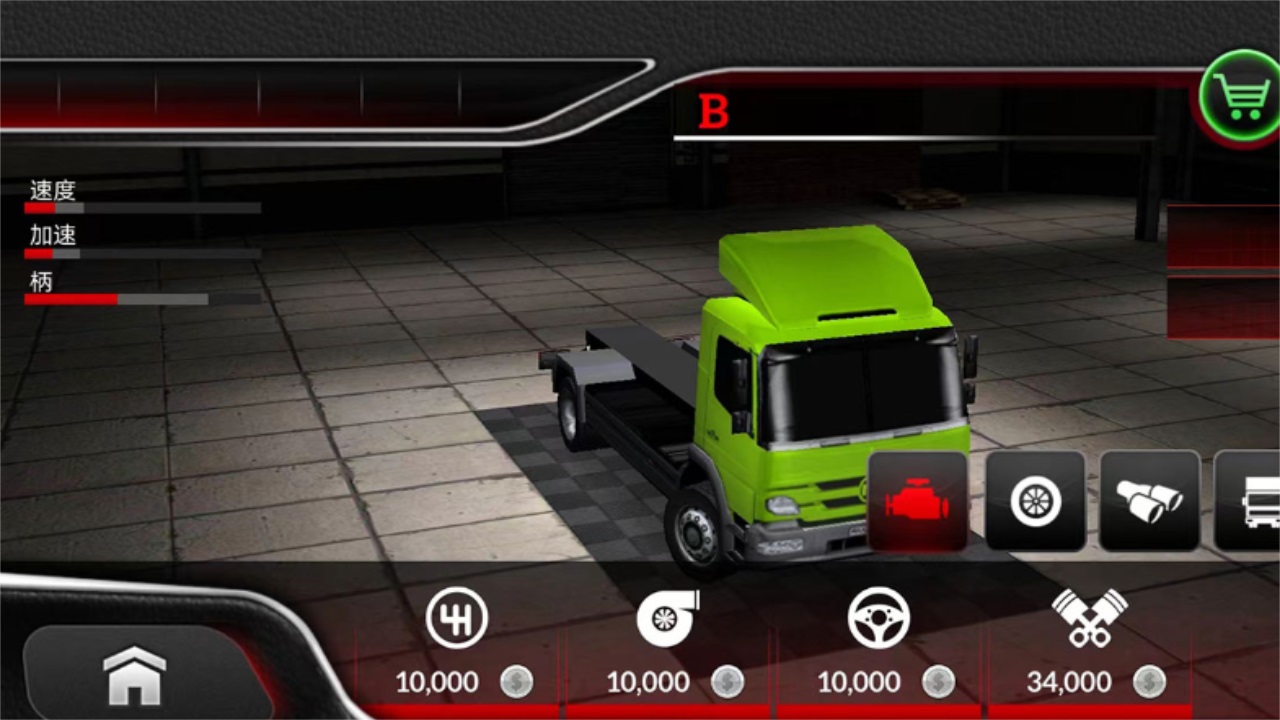Open the green shopping cart store
This screenshot has height=720, width=1280.
(x=1242, y=96)
